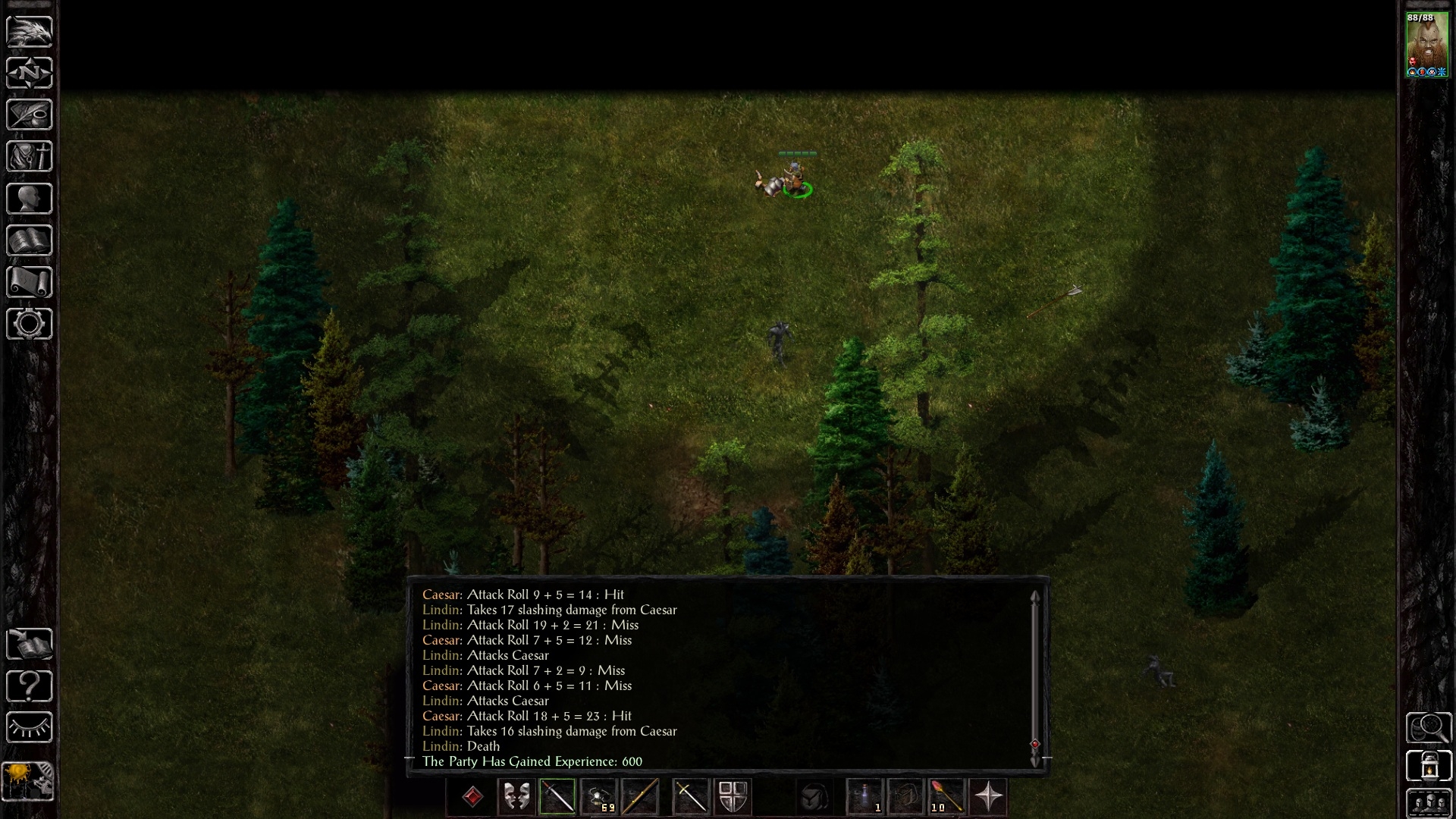Toggle the quartered shield button
Image resolution: width=1456 pixels, height=819 pixels.
click(733, 797)
